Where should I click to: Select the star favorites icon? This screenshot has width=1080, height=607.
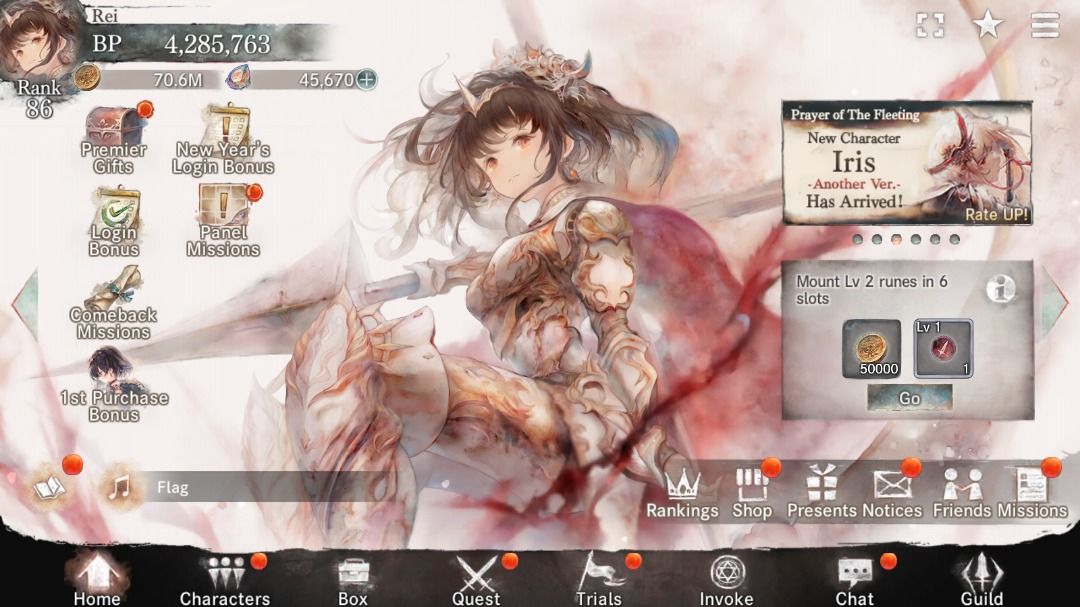pos(988,25)
